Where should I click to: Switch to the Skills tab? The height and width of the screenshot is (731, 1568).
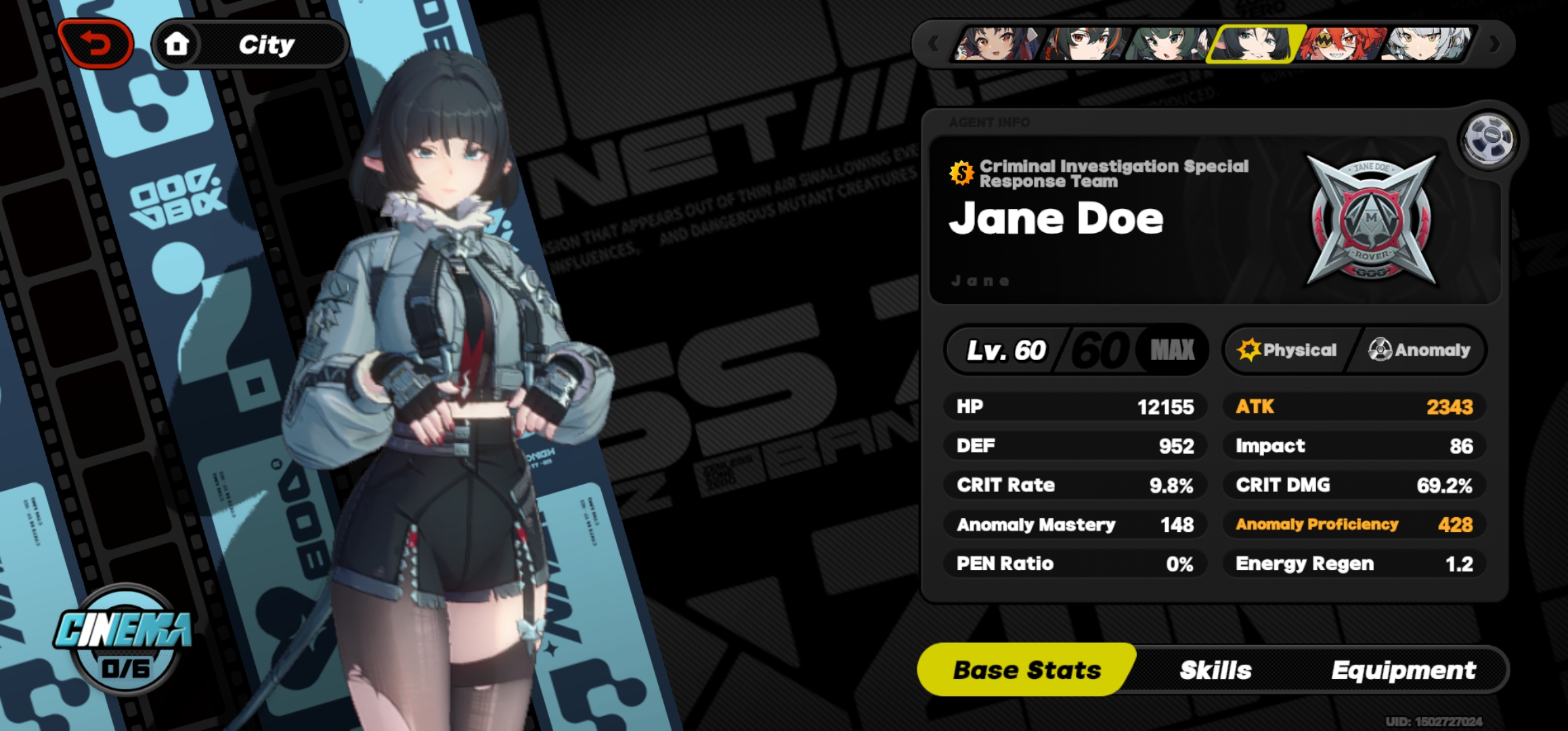click(x=1214, y=670)
